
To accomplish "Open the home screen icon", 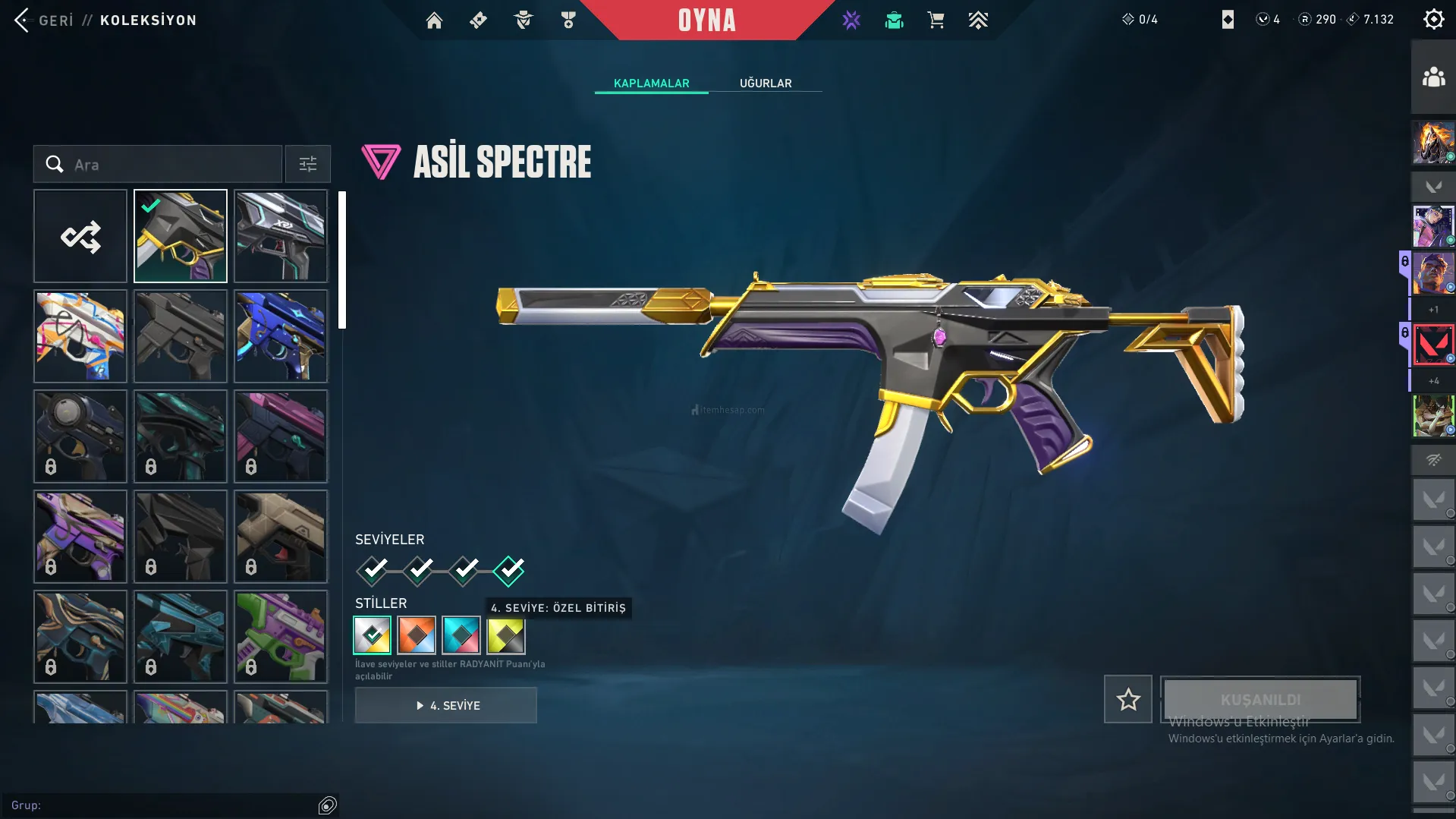I will pyautogui.click(x=434, y=20).
